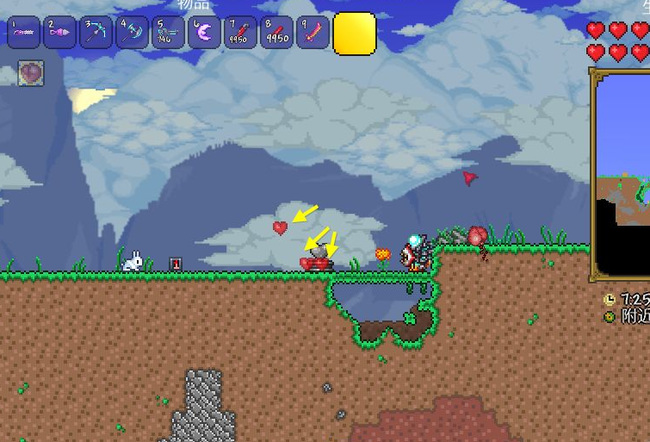Select slot 7 holding a 9950 stack
This screenshot has height=442, width=650.
(240, 33)
